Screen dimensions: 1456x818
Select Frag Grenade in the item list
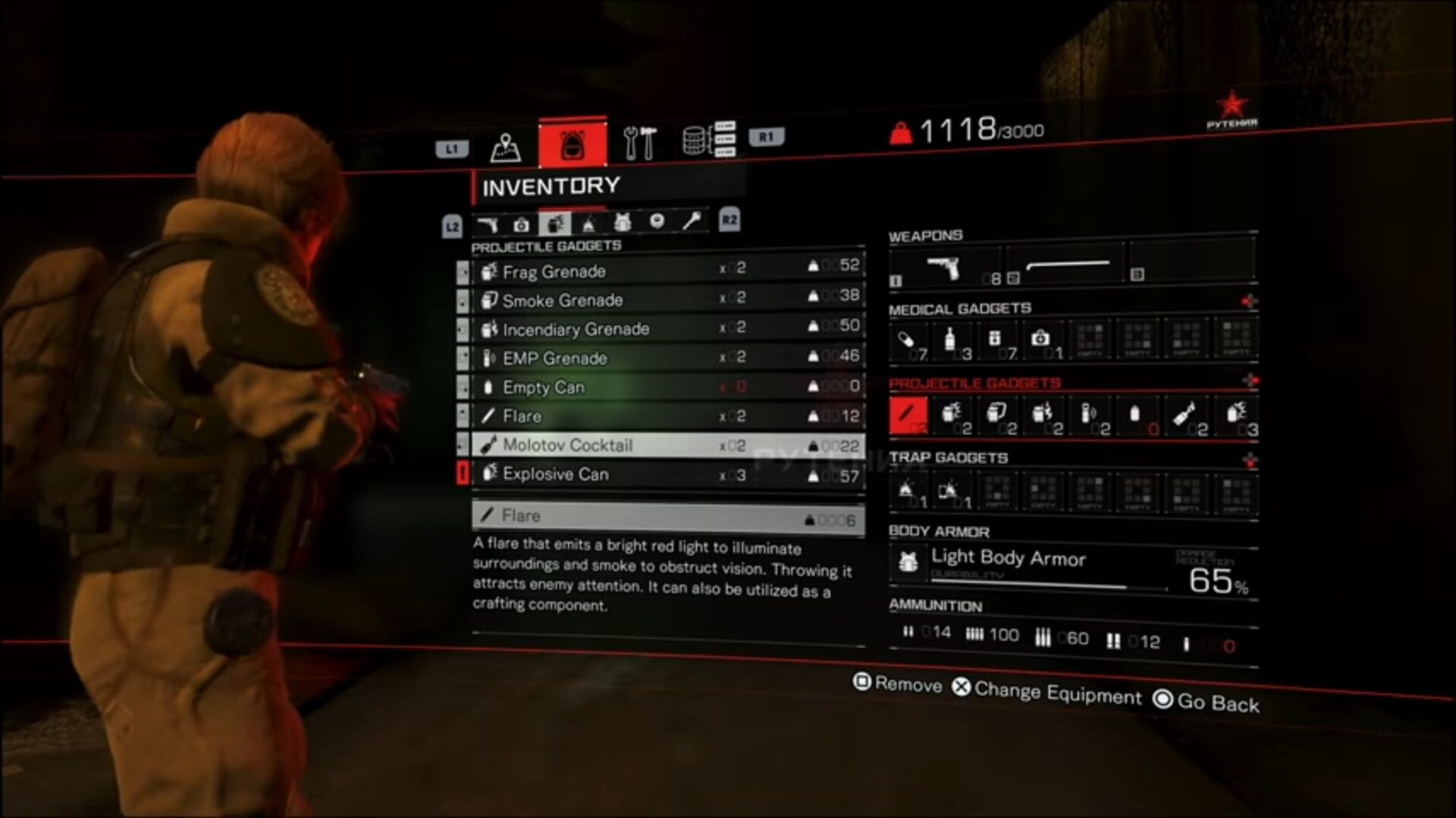[x=551, y=271]
